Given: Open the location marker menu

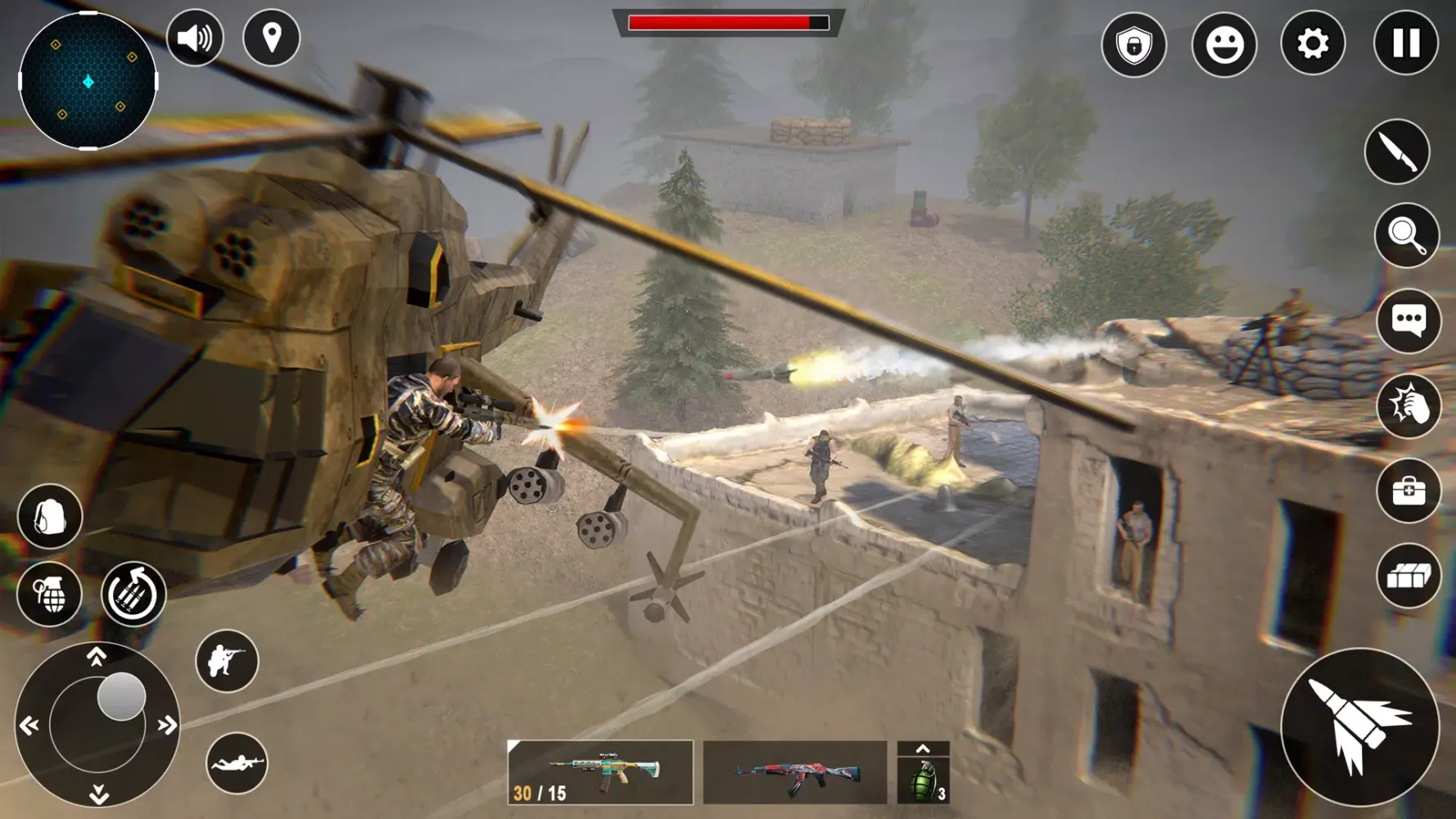Looking at the screenshot, I should click(x=273, y=38).
